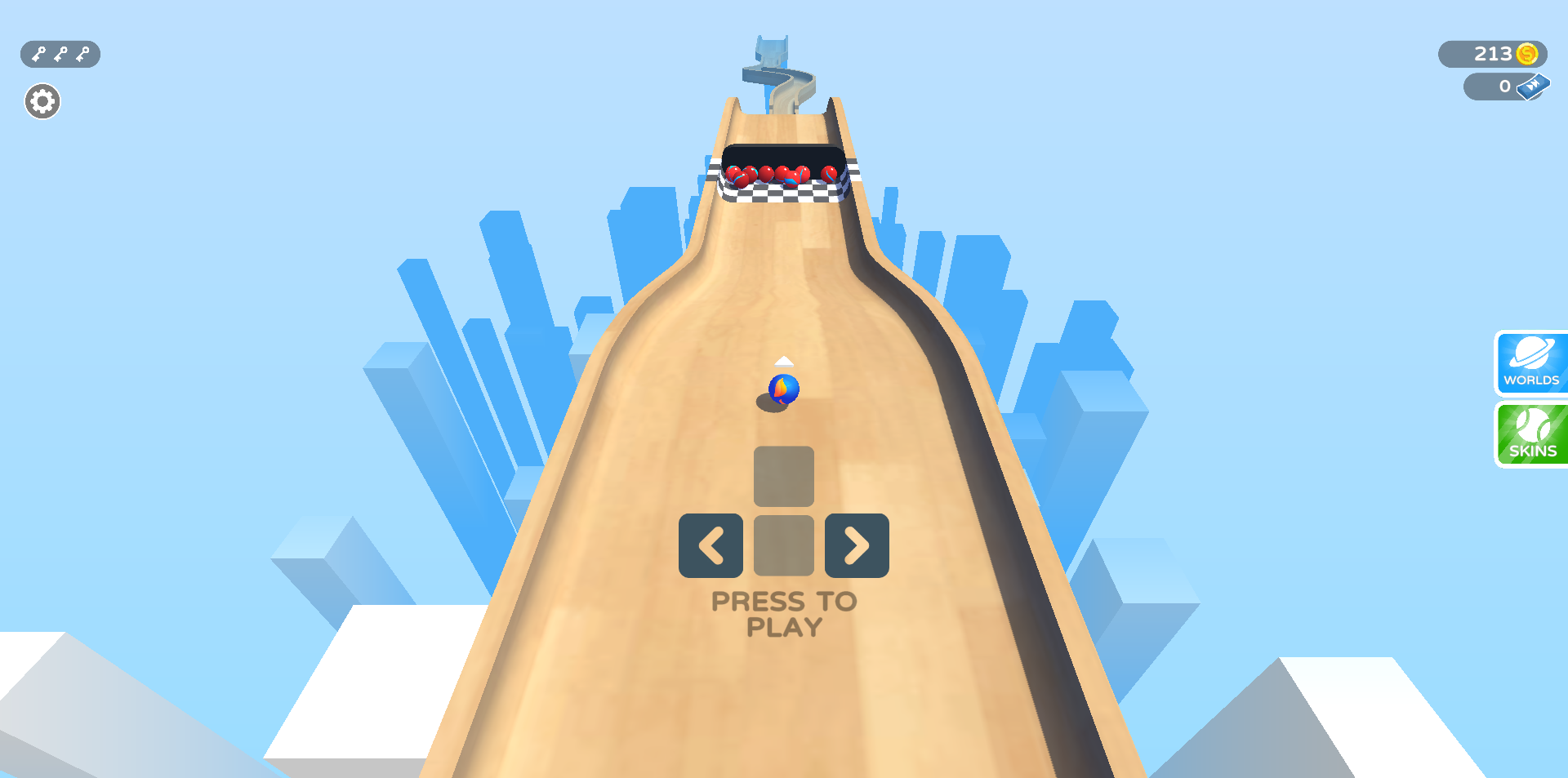
Task: Click the middle key in the keys pill
Action: coord(59,54)
